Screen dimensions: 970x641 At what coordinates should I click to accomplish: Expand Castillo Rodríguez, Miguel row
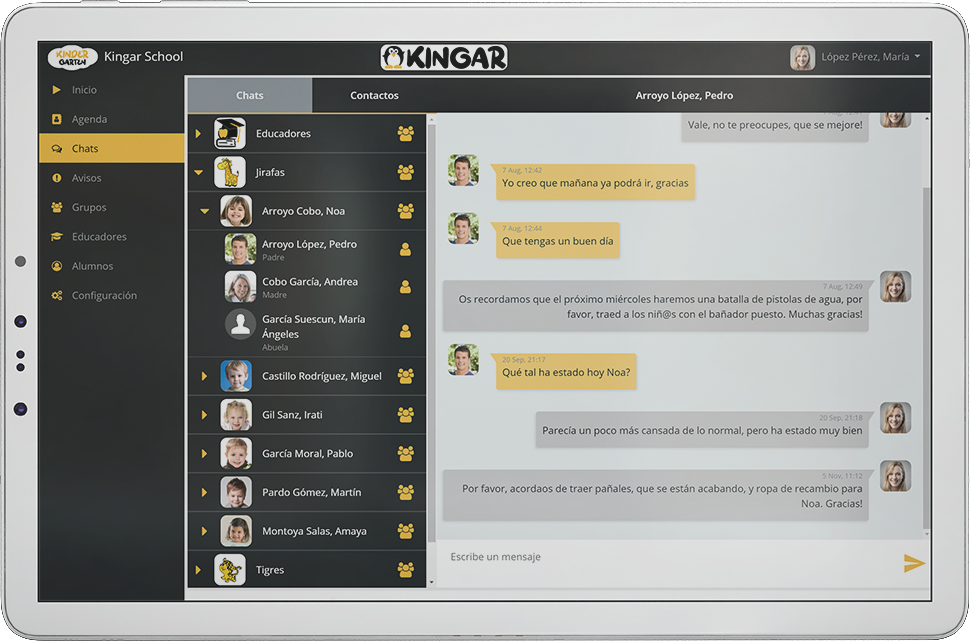tap(204, 377)
